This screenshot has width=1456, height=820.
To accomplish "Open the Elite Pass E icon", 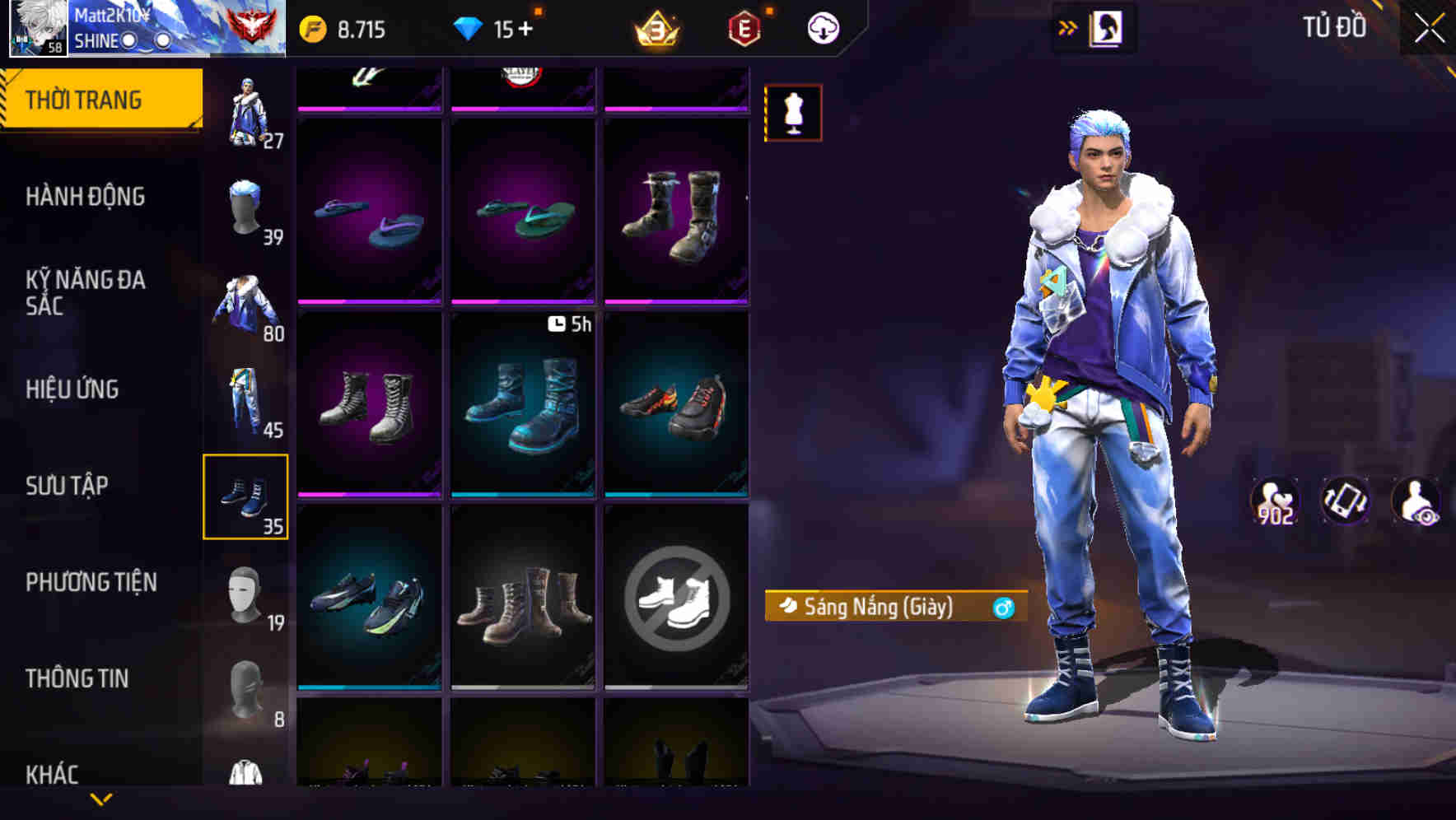I will click(743, 26).
